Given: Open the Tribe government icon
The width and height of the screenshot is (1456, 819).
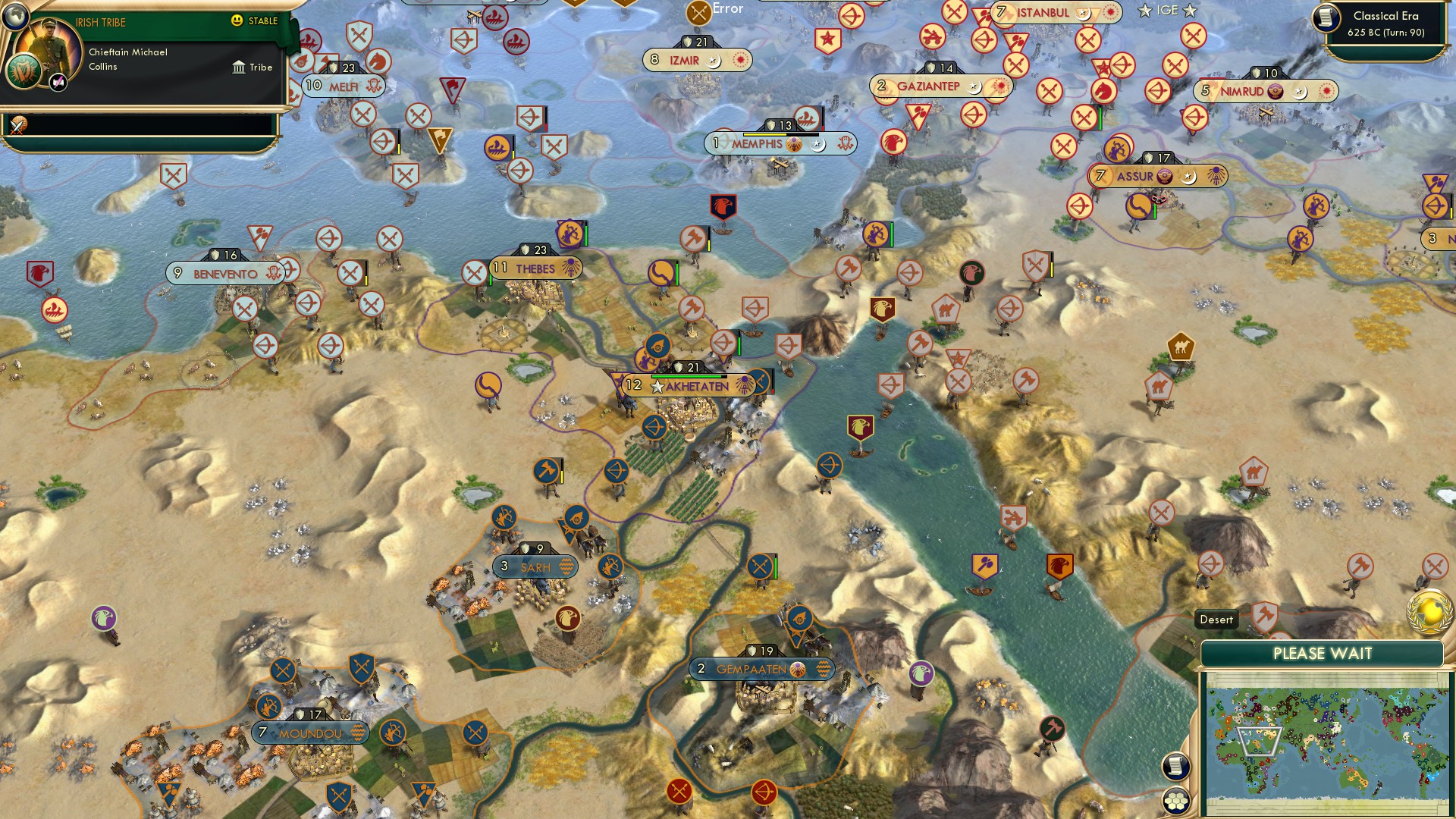Looking at the screenshot, I should pos(240,67).
